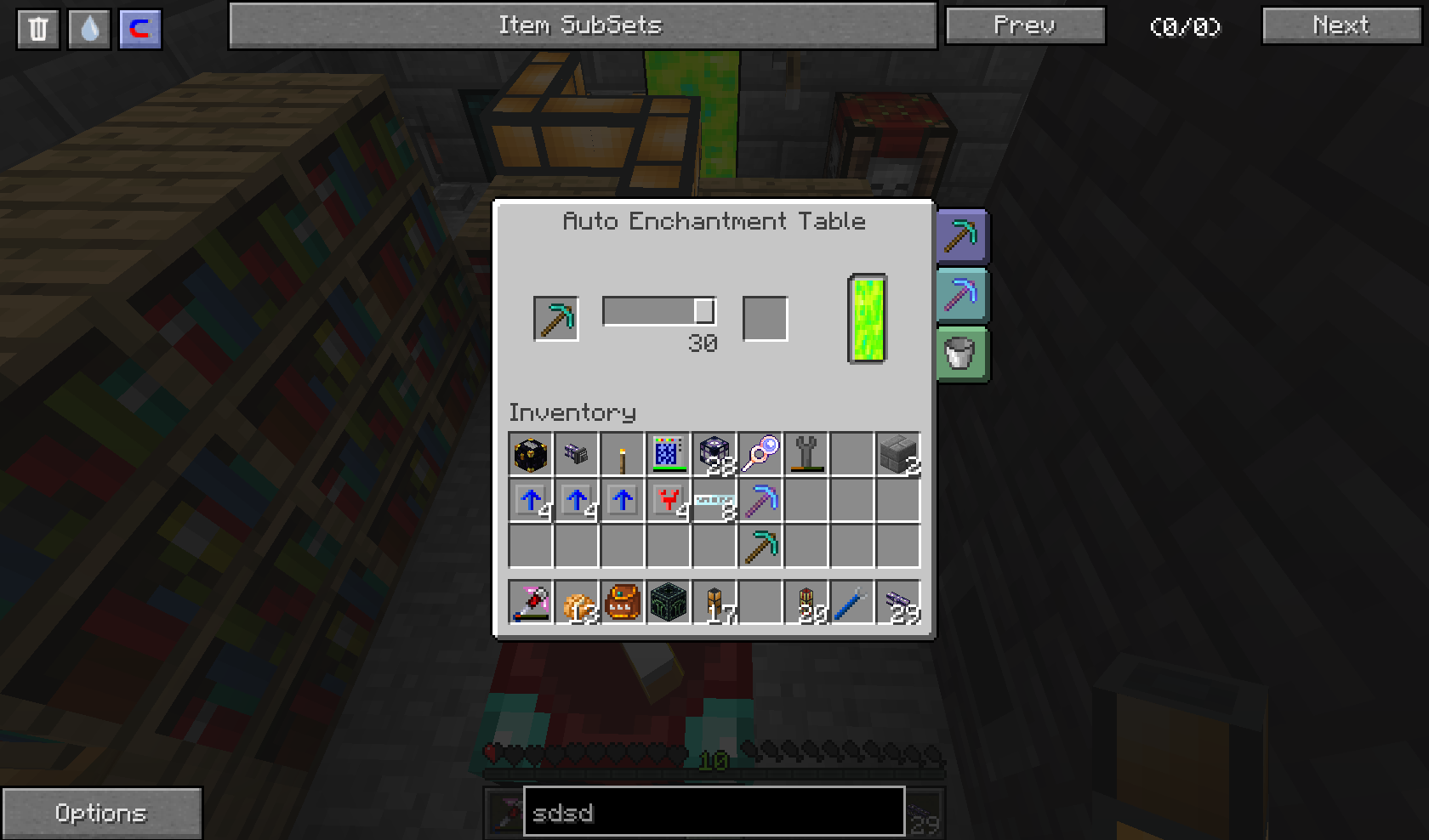The height and width of the screenshot is (840, 1429).
Task: Select the computer monitor block item
Action: 669,455
